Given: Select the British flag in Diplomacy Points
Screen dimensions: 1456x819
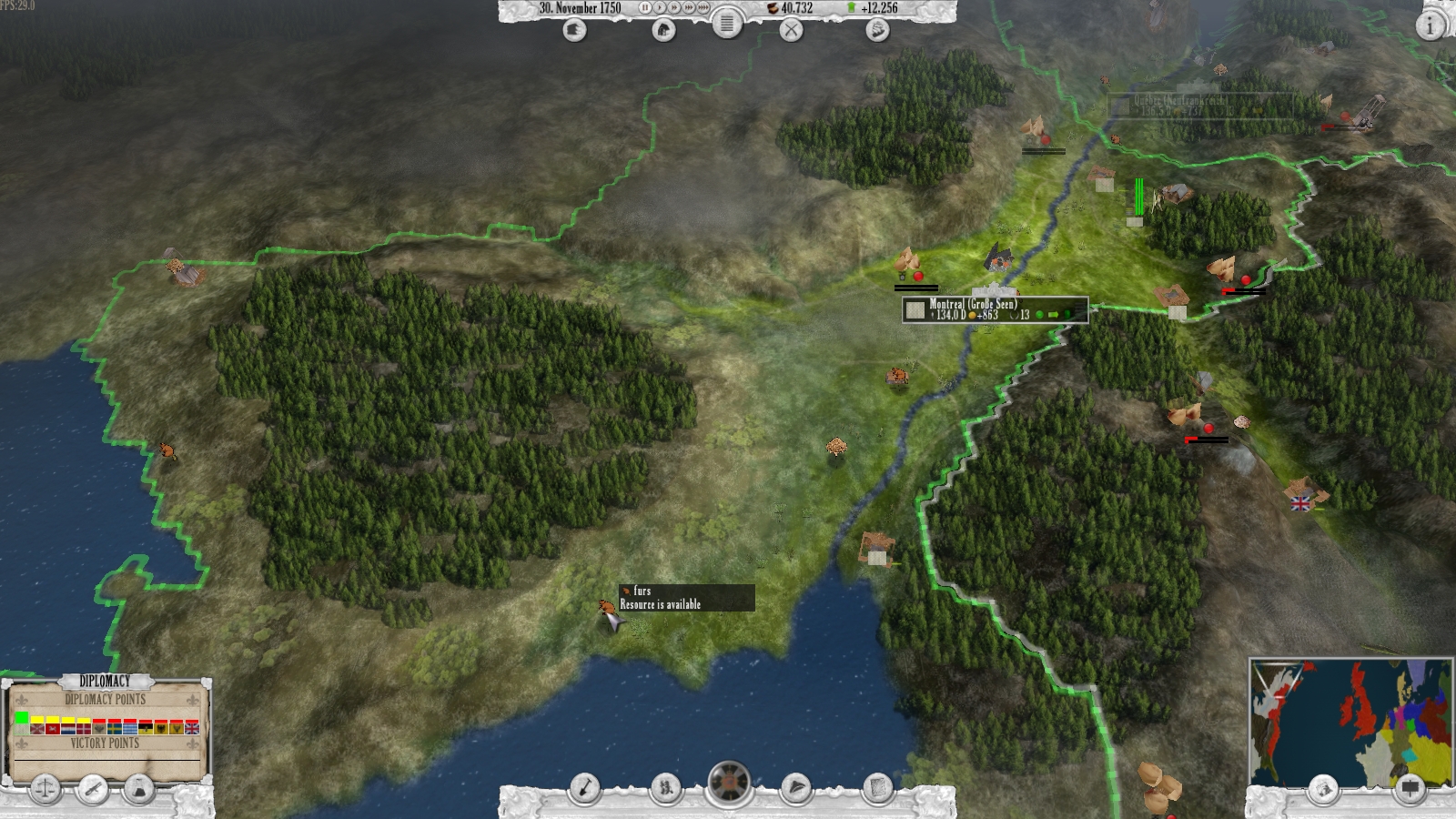Looking at the screenshot, I should pyautogui.click(x=192, y=729).
